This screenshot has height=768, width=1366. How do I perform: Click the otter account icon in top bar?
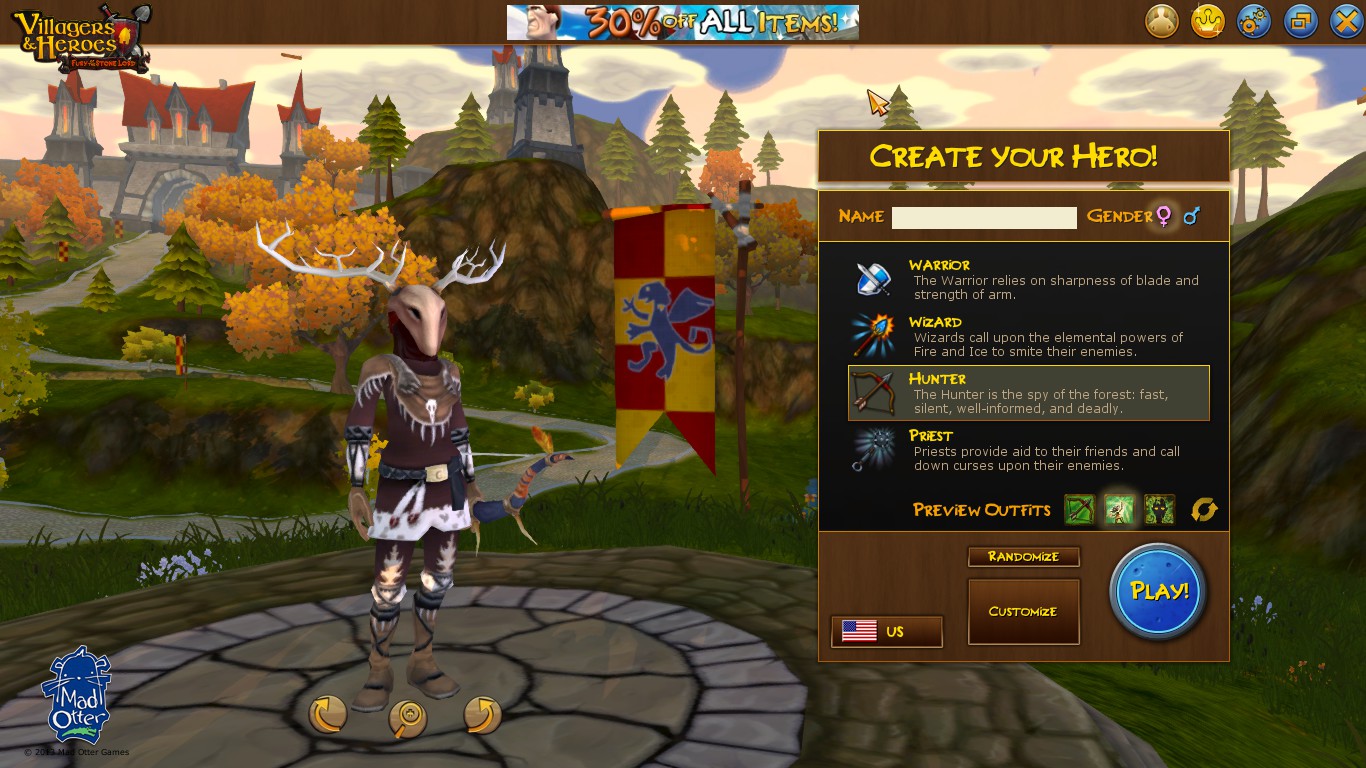[x=1160, y=20]
